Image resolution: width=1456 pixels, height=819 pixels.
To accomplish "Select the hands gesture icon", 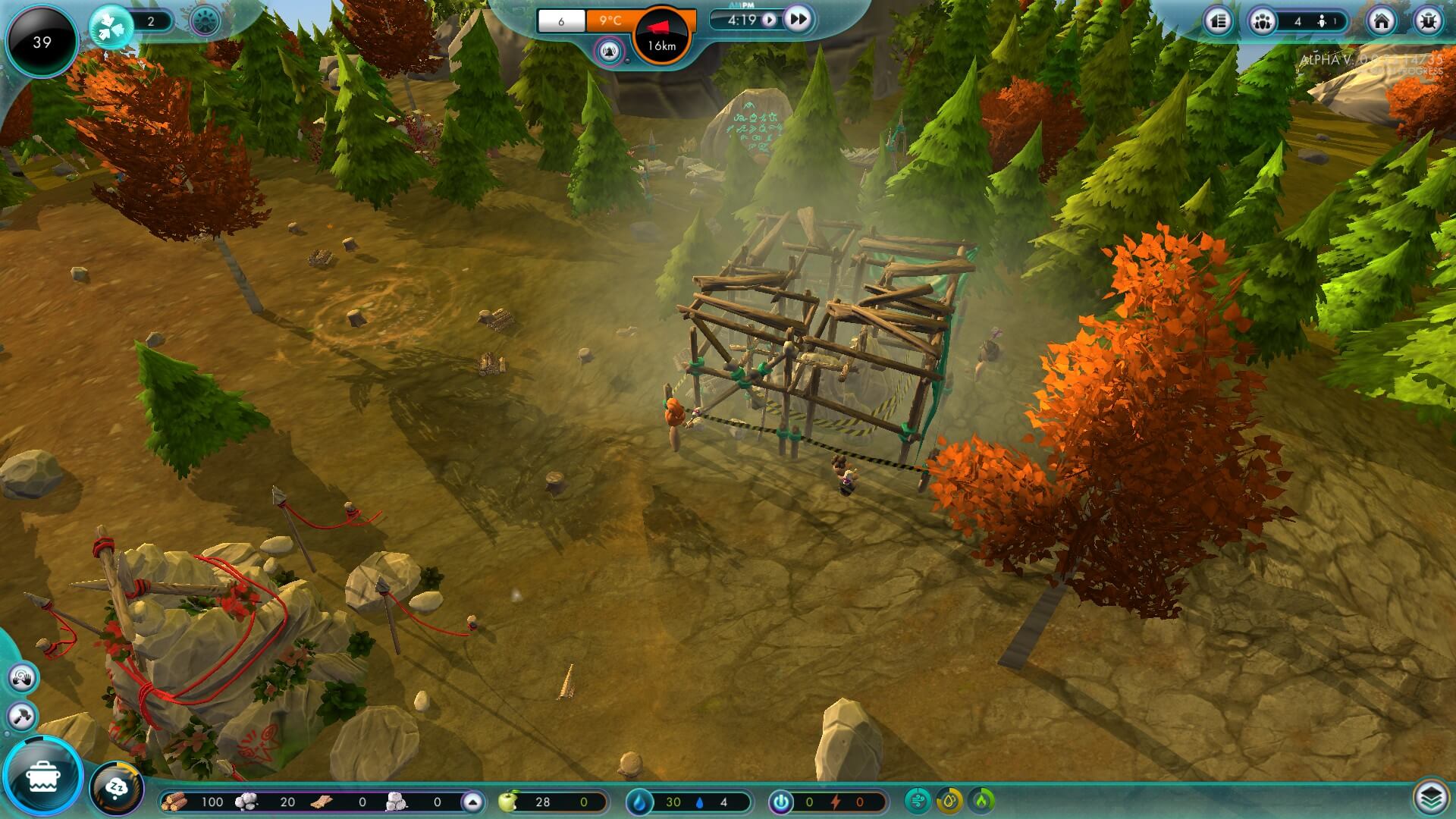I will point(22,677).
